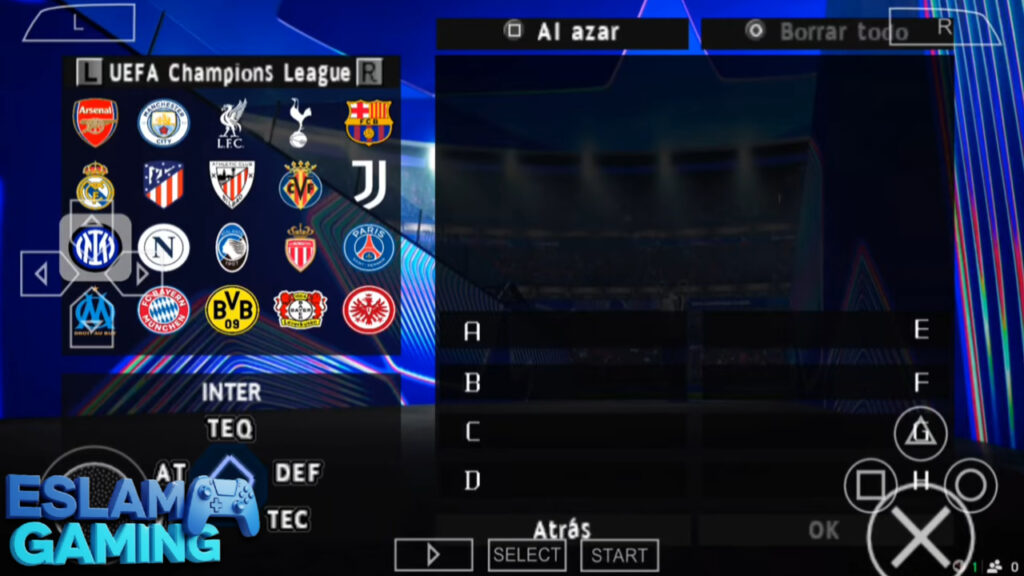Choose the Napoli crest

163,247
